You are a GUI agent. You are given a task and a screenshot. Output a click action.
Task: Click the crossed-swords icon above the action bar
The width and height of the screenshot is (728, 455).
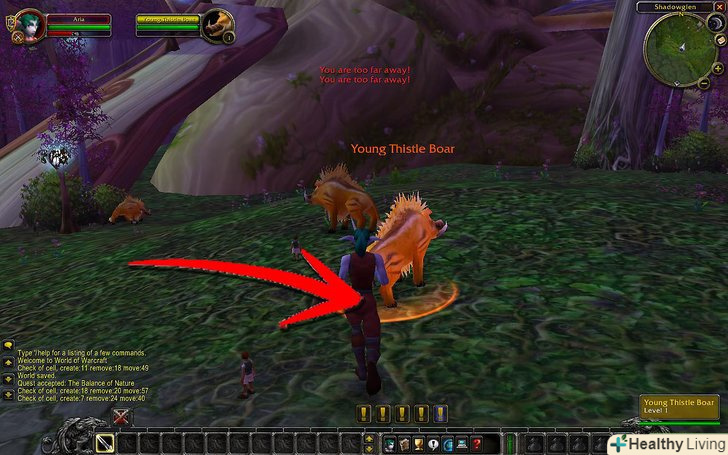click(x=122, y=417)
